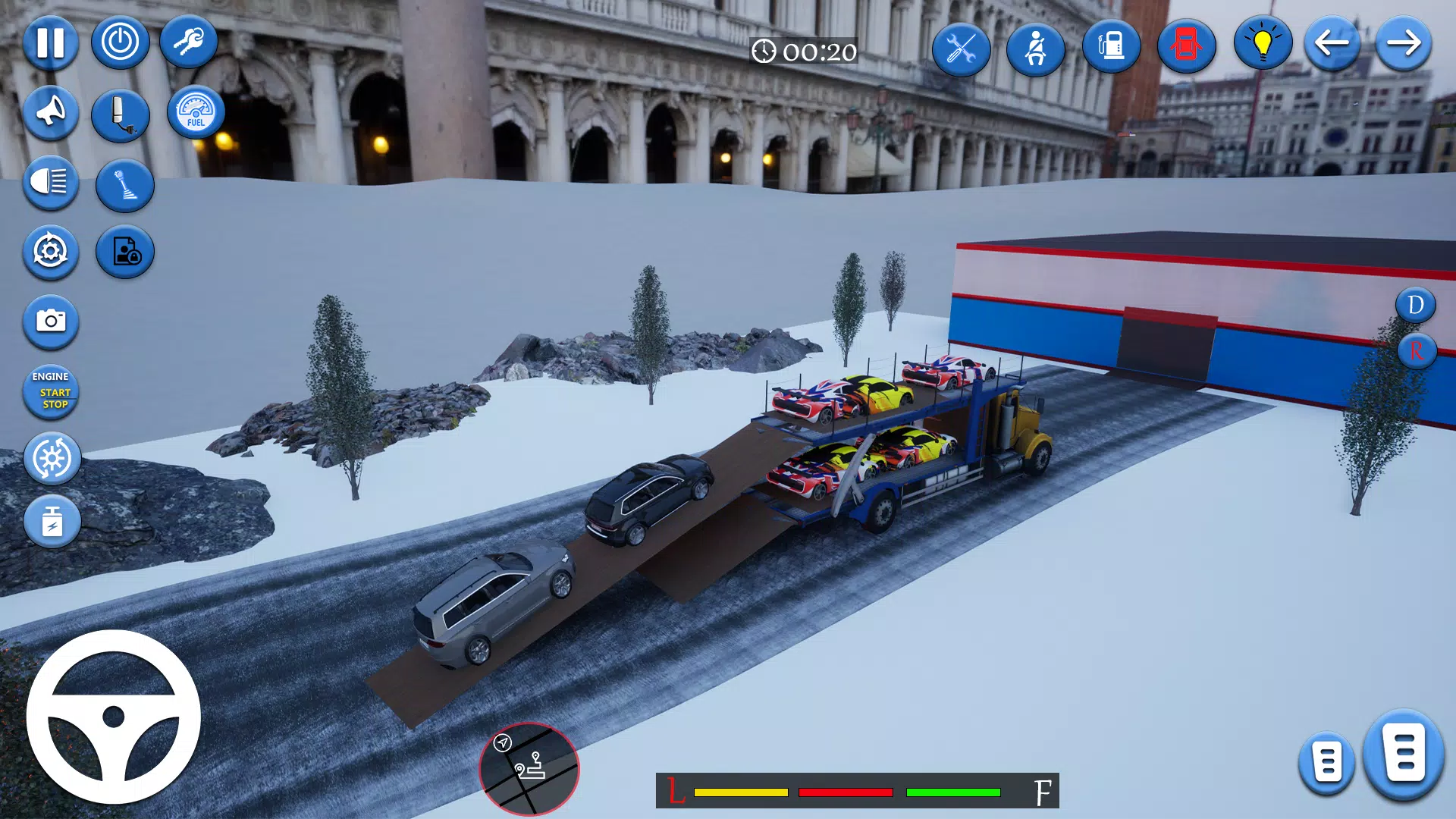Toggle the red car doors icon
Image resolution: width=1456 pixels, height=819 pixels.
coord(1186,47)
